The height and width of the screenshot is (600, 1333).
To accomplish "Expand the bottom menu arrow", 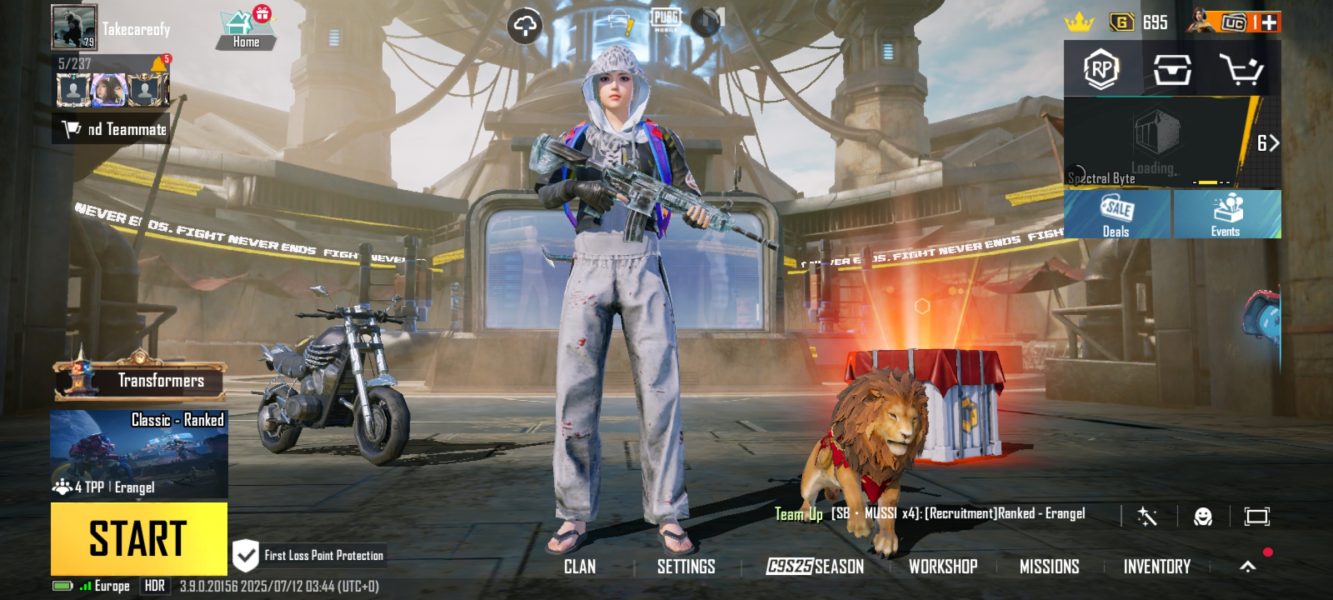I will point(1248,566).
